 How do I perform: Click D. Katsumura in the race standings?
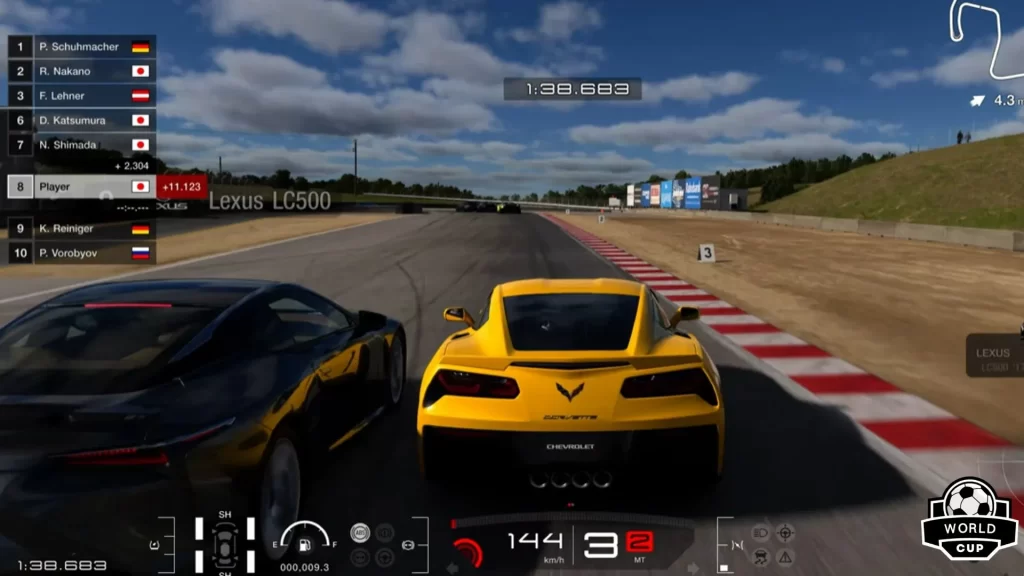pyautogui.click(x=82, y=120)
